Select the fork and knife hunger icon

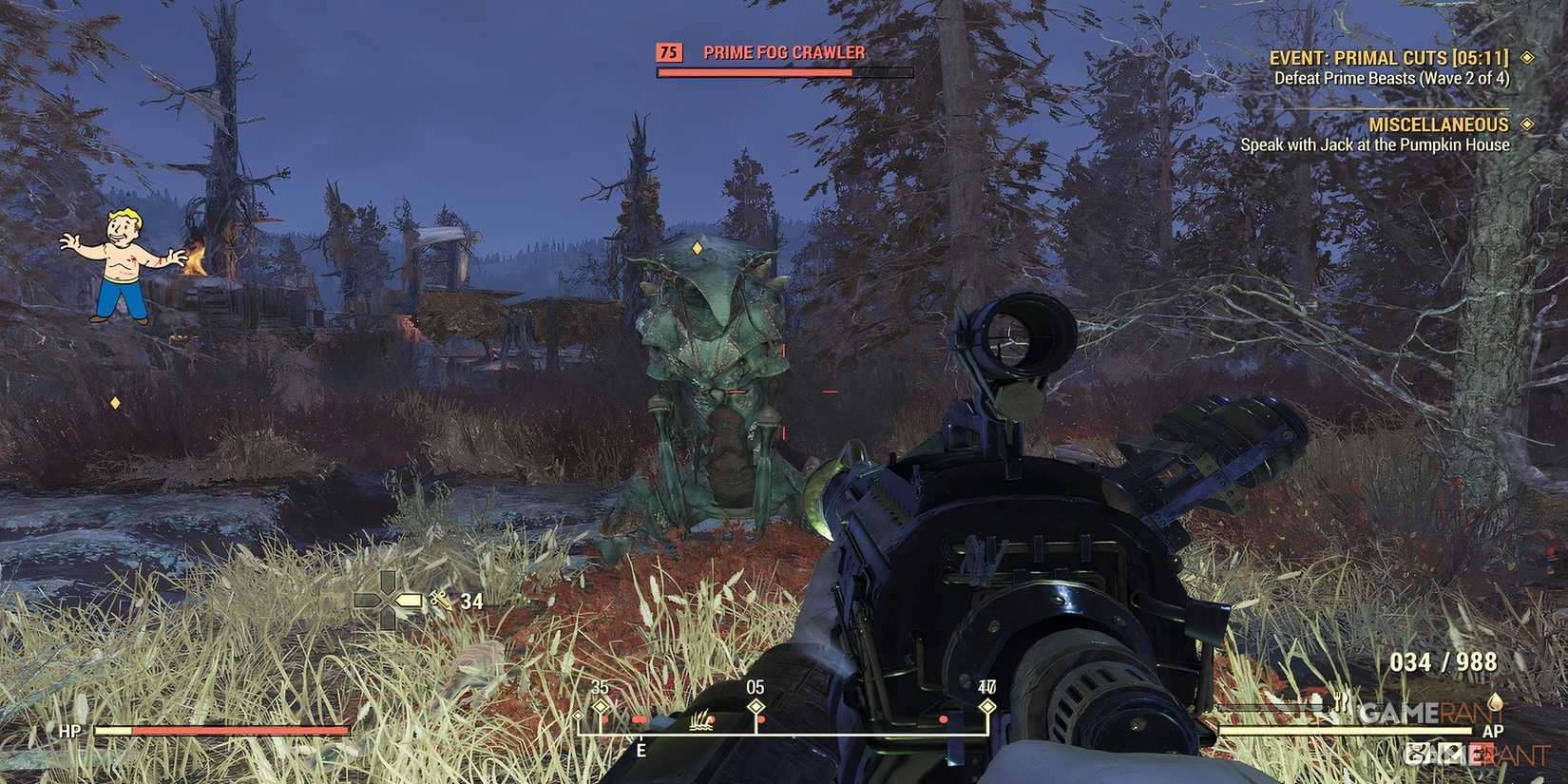(x=1339, y=703)
